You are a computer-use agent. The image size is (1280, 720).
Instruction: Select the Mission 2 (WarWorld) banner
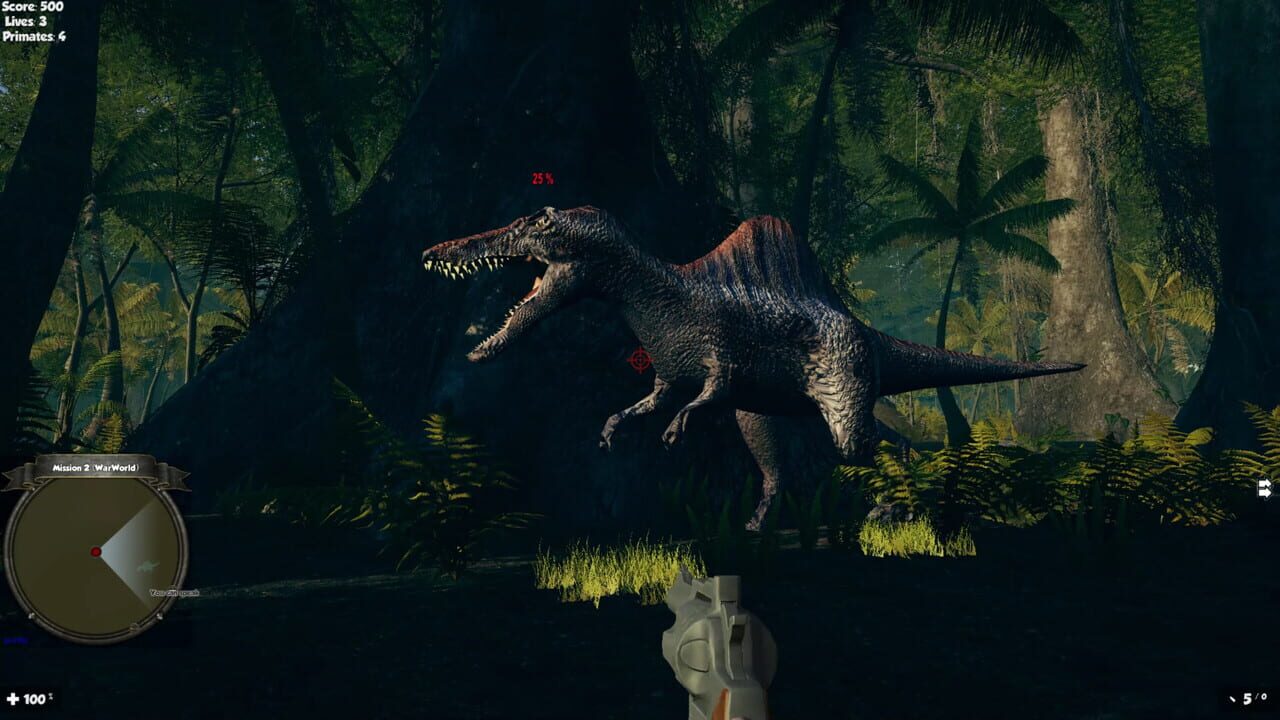pos(95,467)
